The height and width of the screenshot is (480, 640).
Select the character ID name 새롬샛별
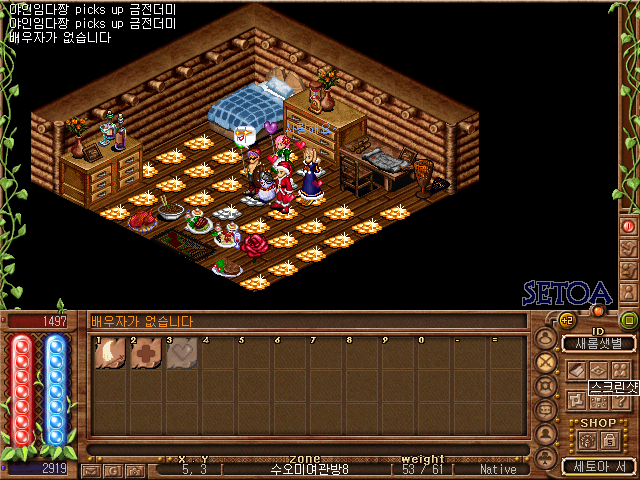tap(598, 343)
